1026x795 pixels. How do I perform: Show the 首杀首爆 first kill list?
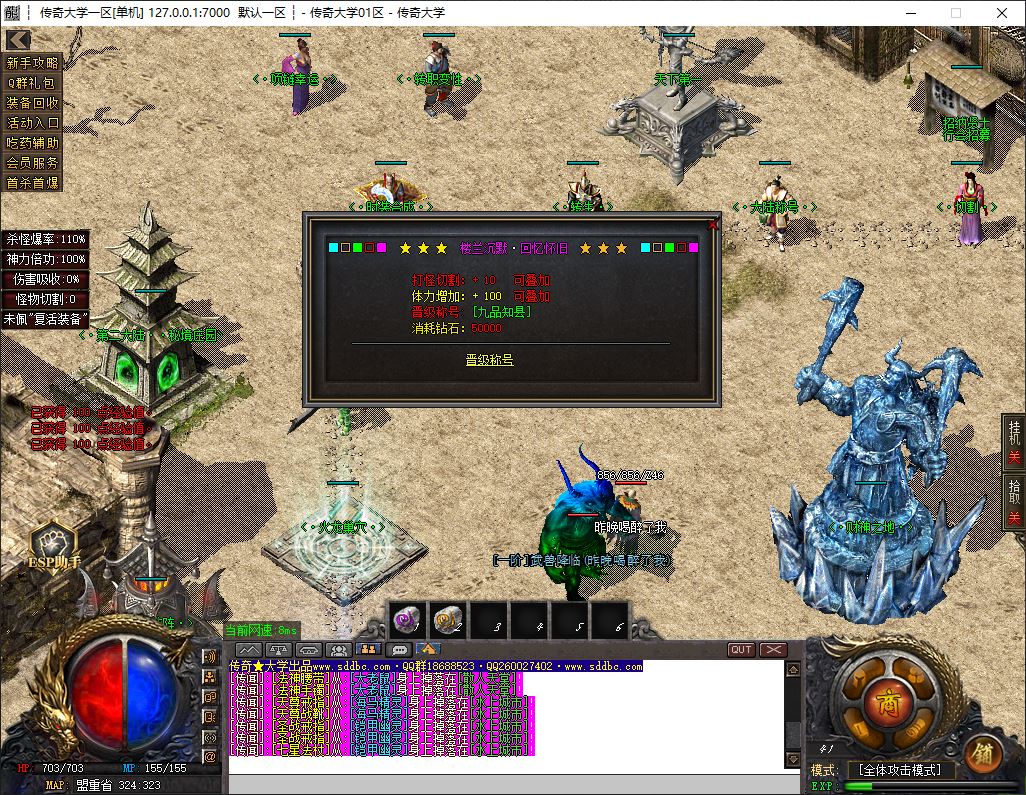33,183
